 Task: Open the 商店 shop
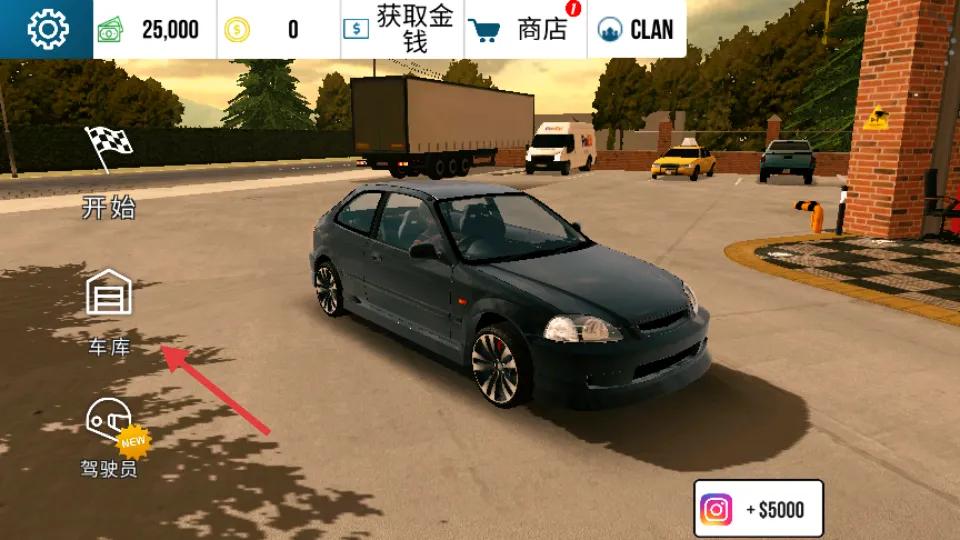coord(526,30)
